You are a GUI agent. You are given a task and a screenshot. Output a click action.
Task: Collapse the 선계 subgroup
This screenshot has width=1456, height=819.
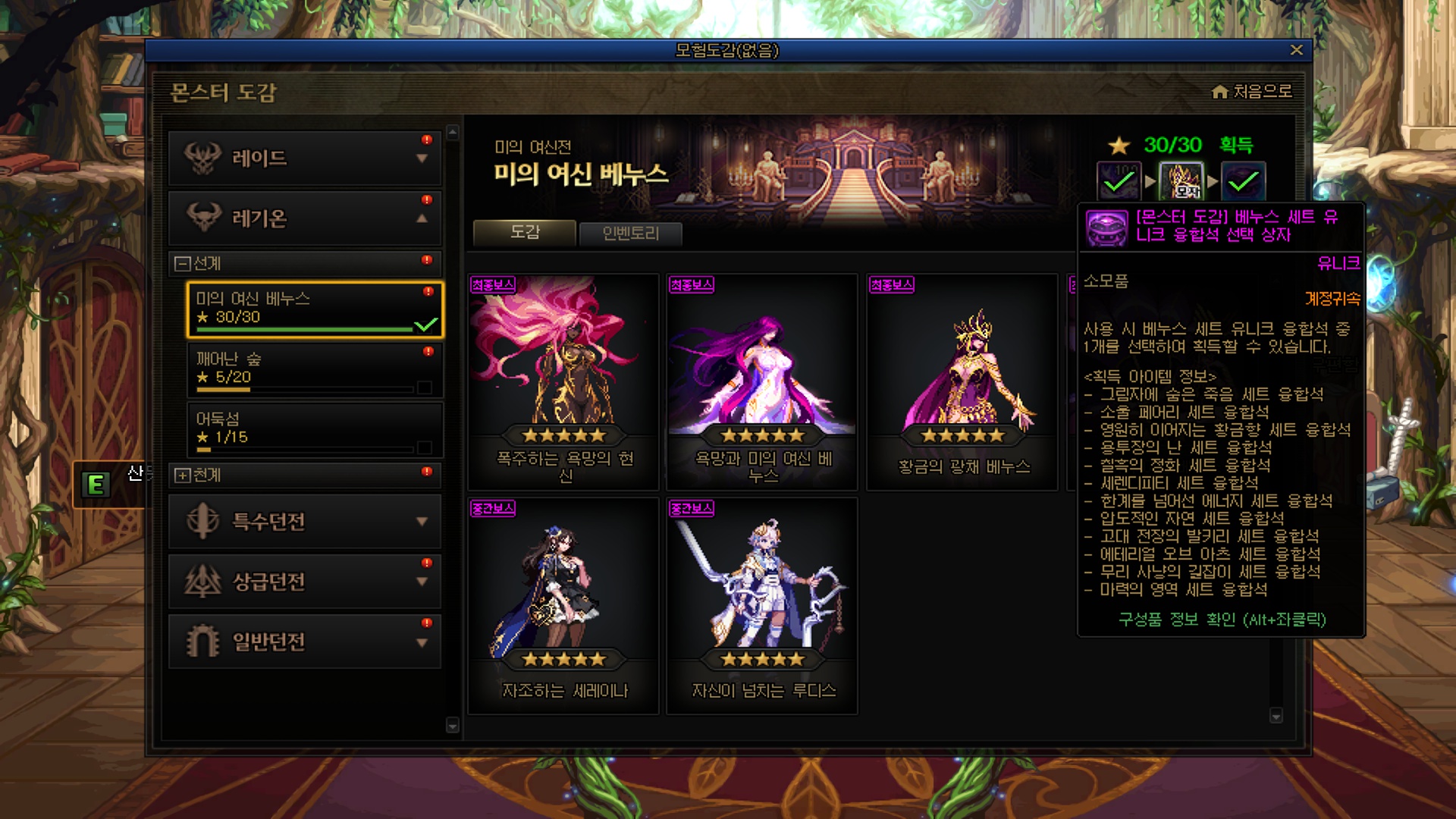pyautogui.click(x=183, y=264)
